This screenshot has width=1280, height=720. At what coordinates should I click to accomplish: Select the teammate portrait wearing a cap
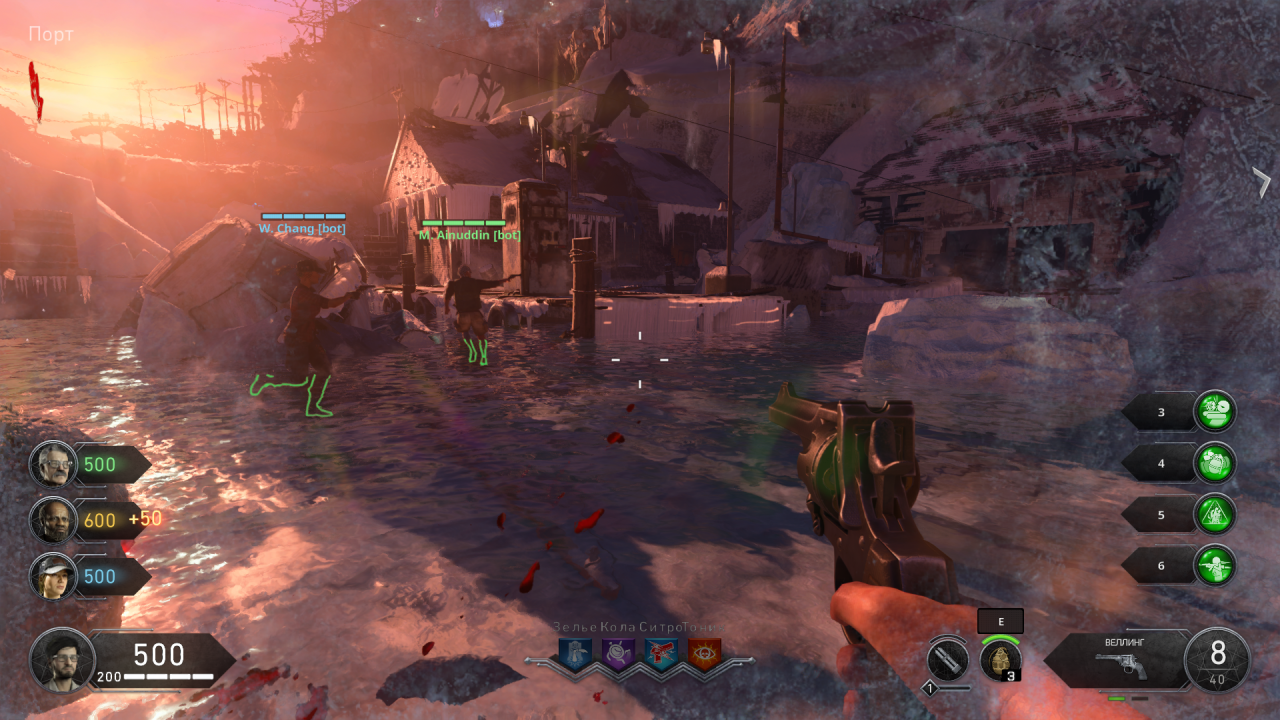pyautogui.click(x=53, y=576)
